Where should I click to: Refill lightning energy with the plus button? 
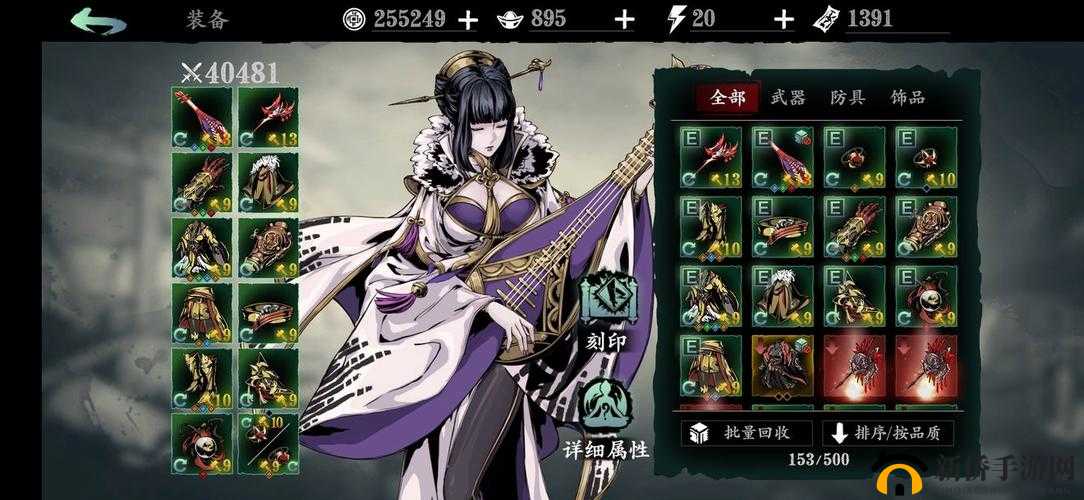pyautogui.click(x=784, y=19)
